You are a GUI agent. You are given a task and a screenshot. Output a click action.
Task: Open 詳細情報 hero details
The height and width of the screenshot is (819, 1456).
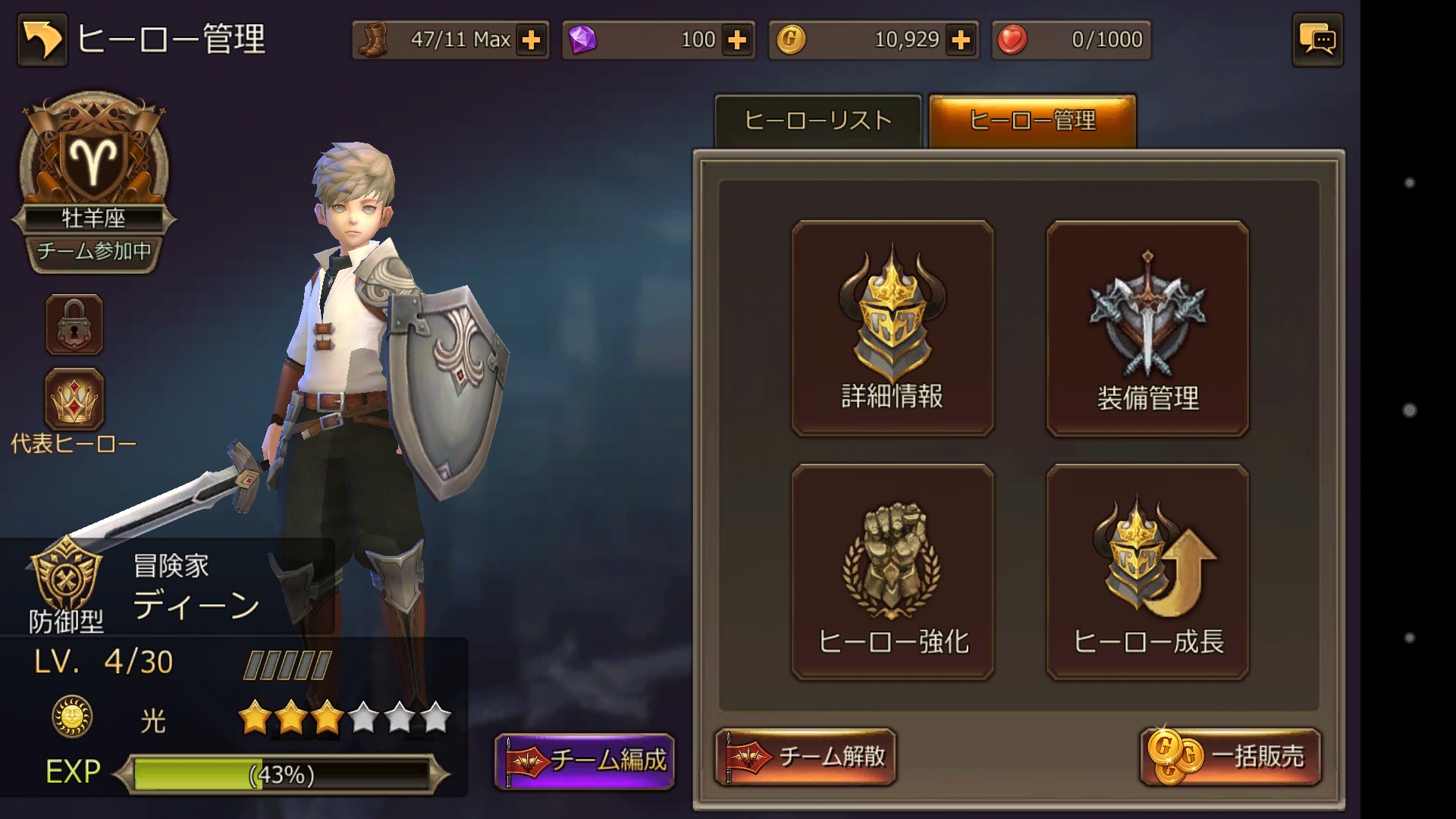coord(893,328)
